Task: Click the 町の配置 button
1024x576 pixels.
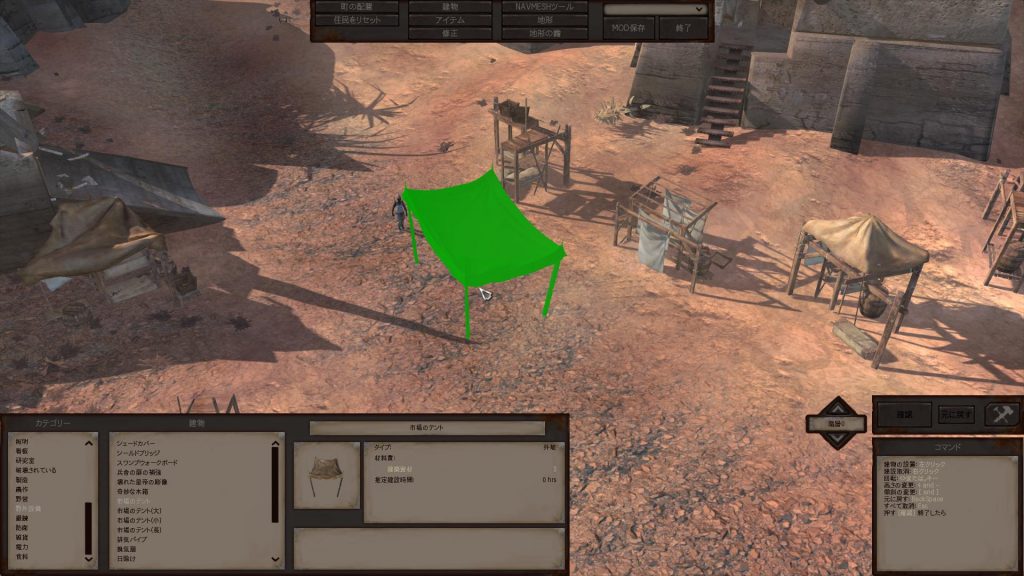Action: [x=356, y=7]
